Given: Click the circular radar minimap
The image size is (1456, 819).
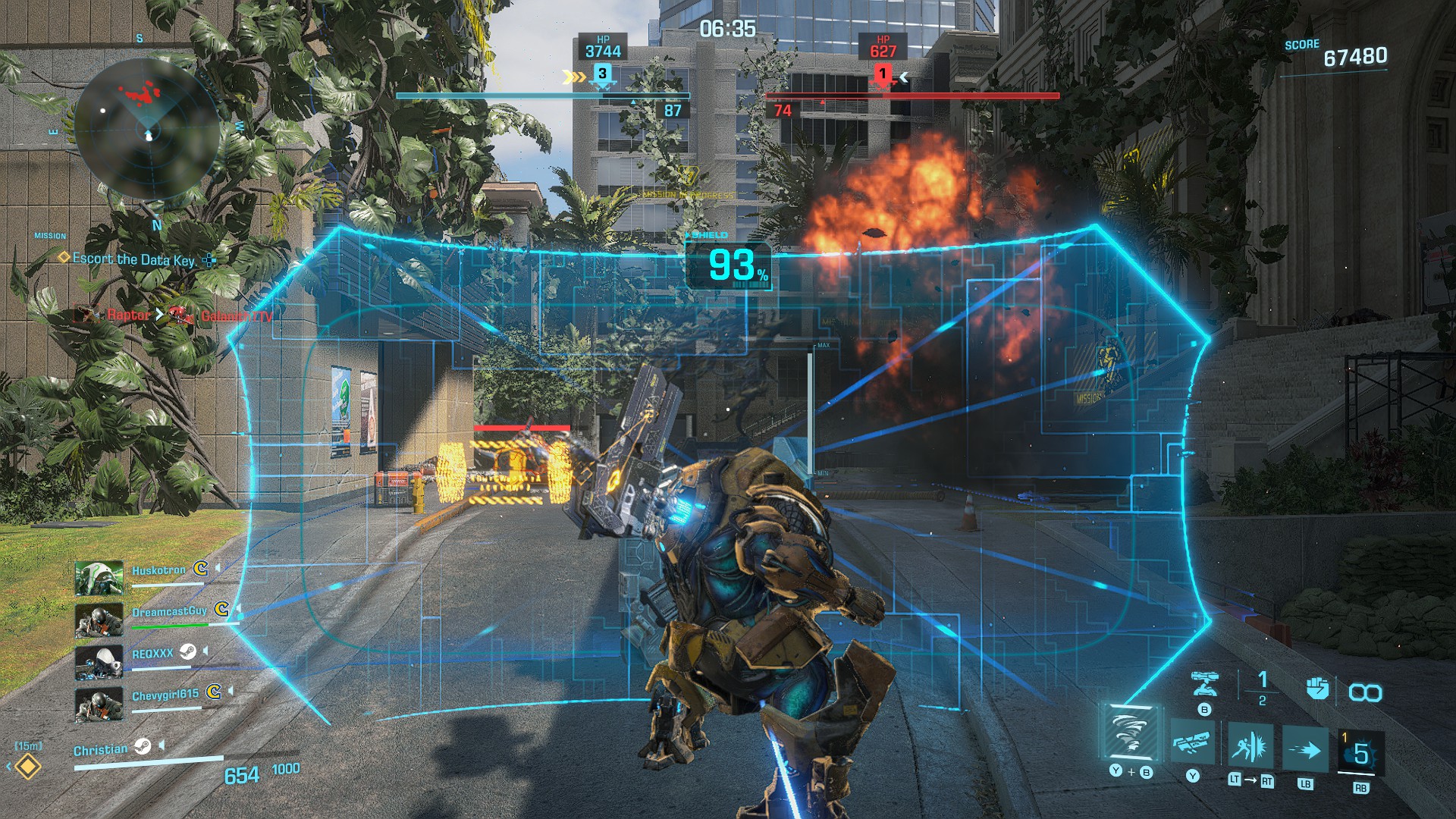Looking at the screenshot, I should [x=147, y=130].
